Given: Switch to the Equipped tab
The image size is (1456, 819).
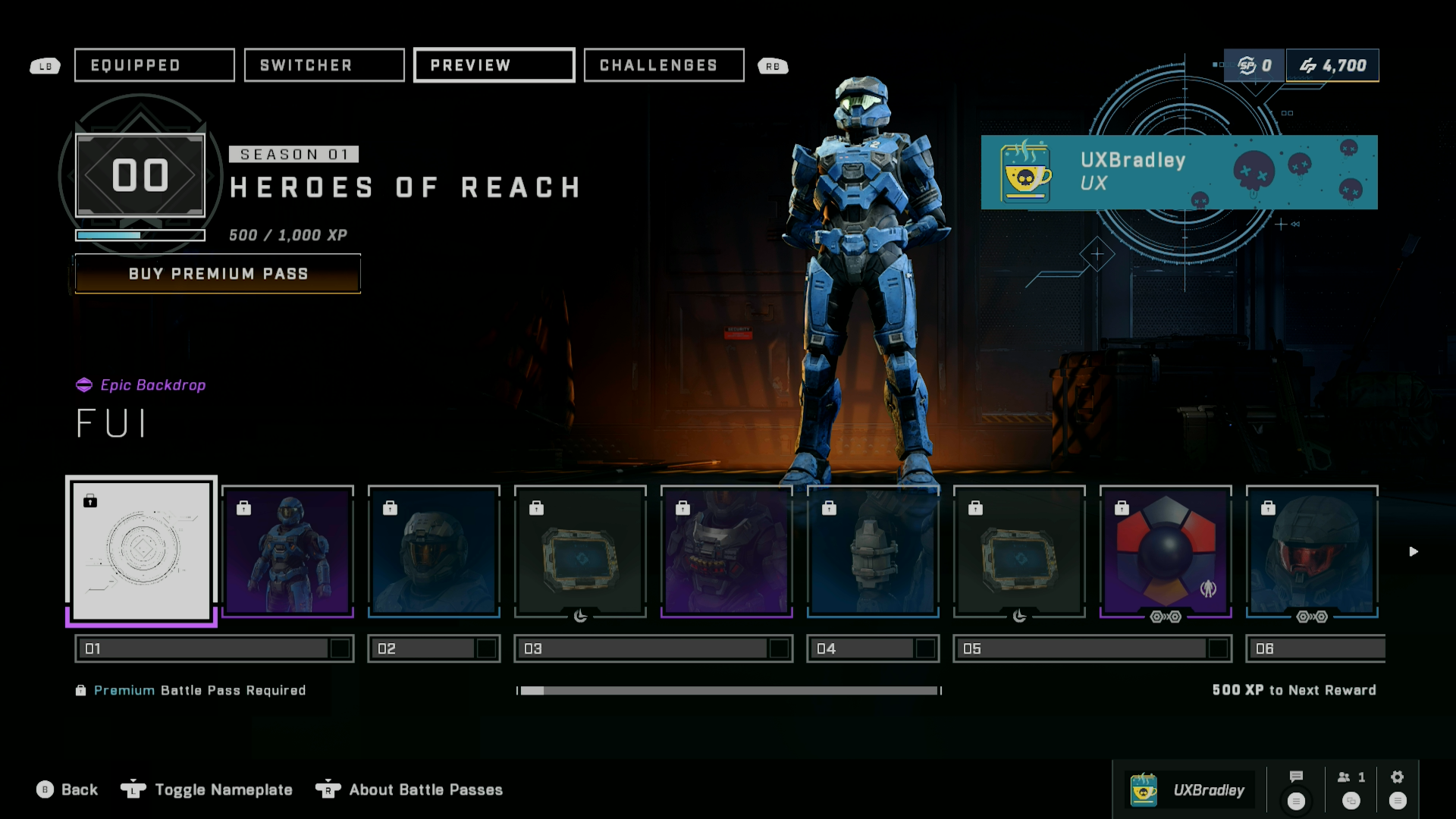Looking at the screenshot, I should [x=154, y=65].
